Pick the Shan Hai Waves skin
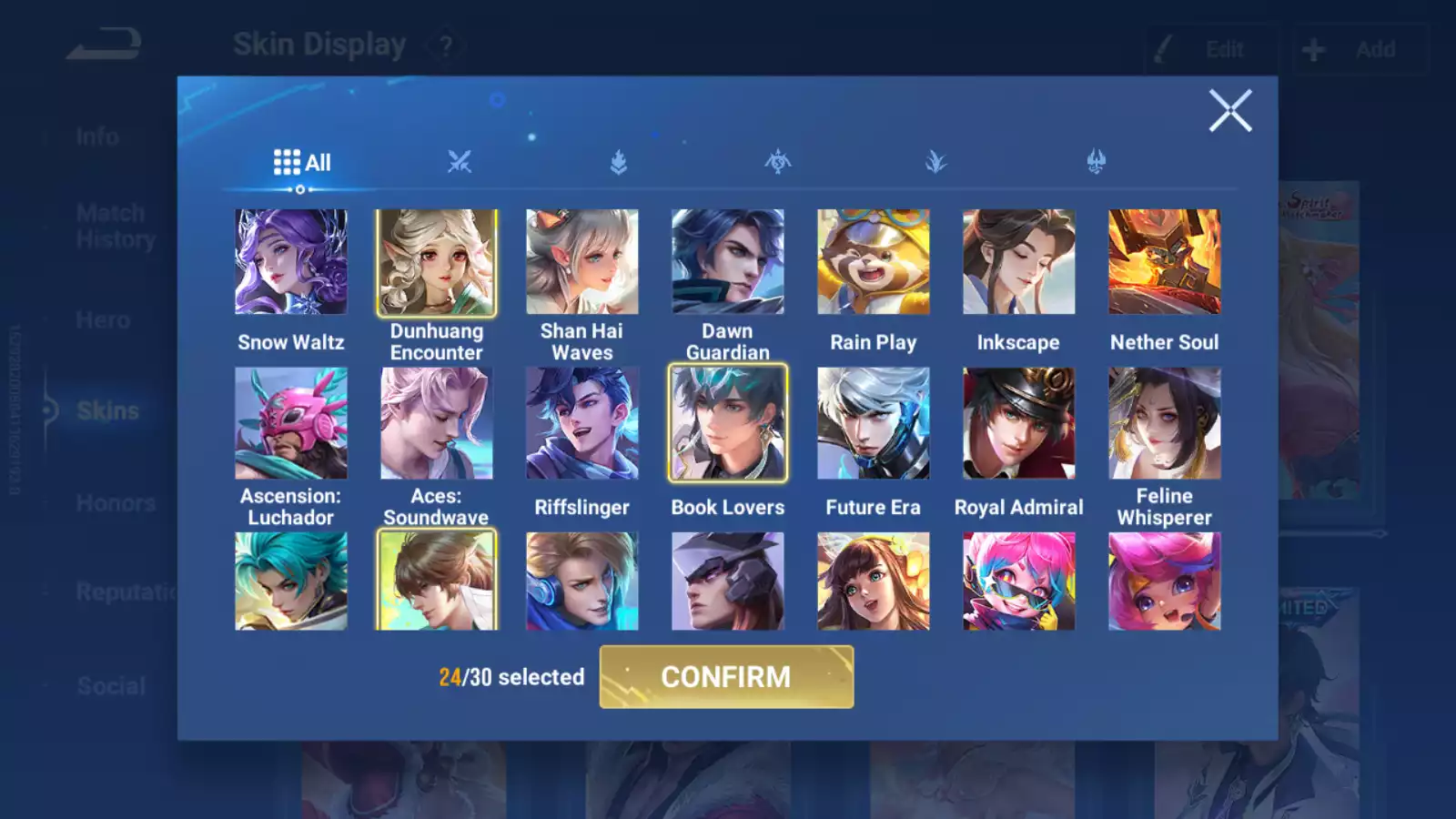 coord(582,262)
